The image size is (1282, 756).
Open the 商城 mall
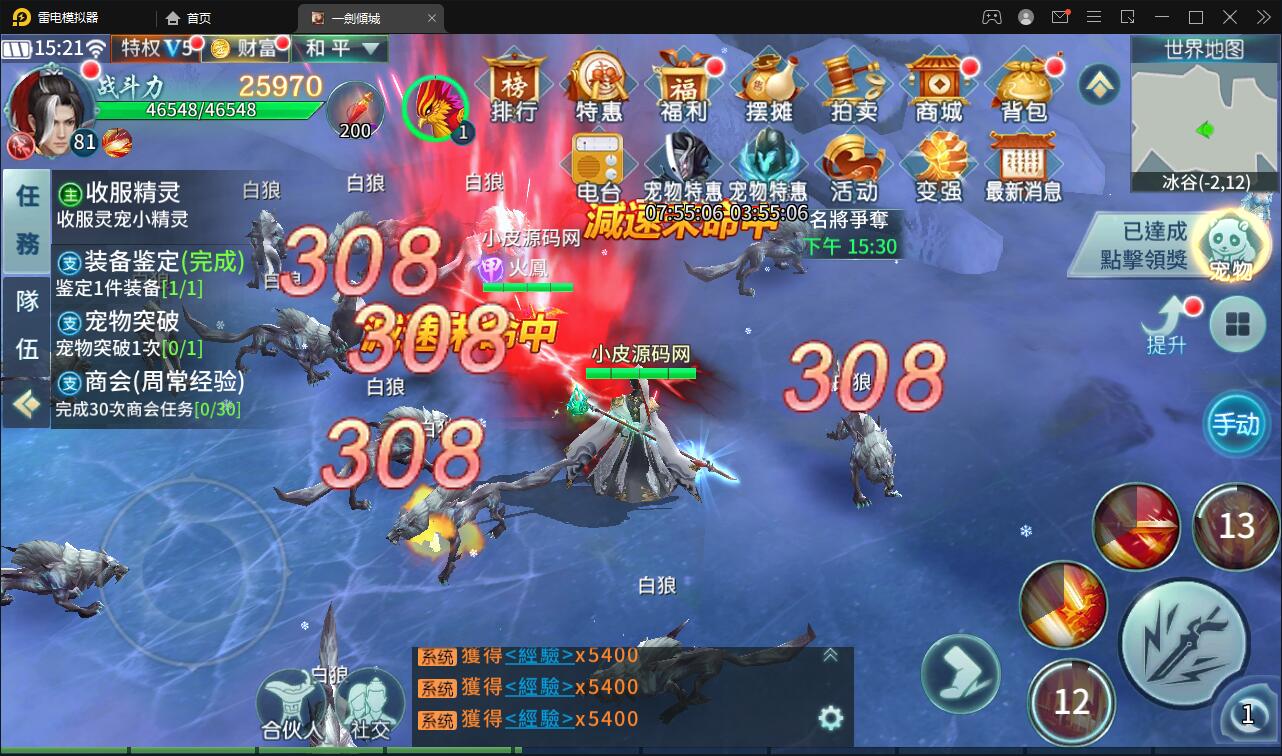coord(939,90)
